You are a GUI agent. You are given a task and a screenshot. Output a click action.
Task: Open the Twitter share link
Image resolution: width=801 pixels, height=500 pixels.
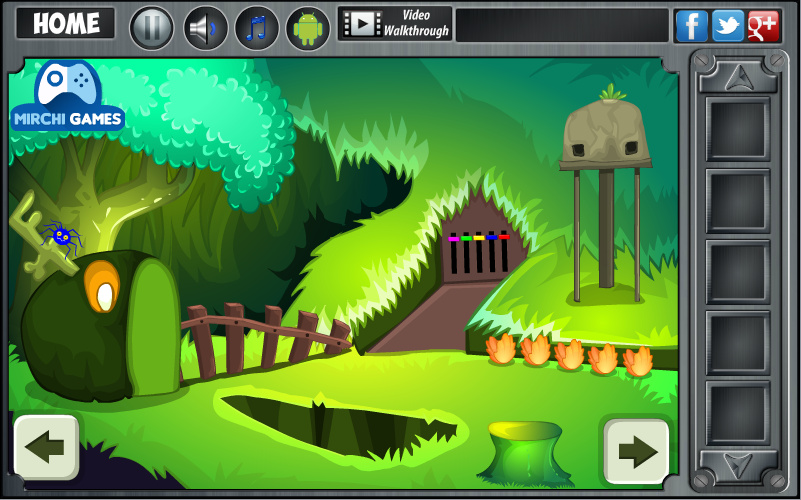[727, 26]
